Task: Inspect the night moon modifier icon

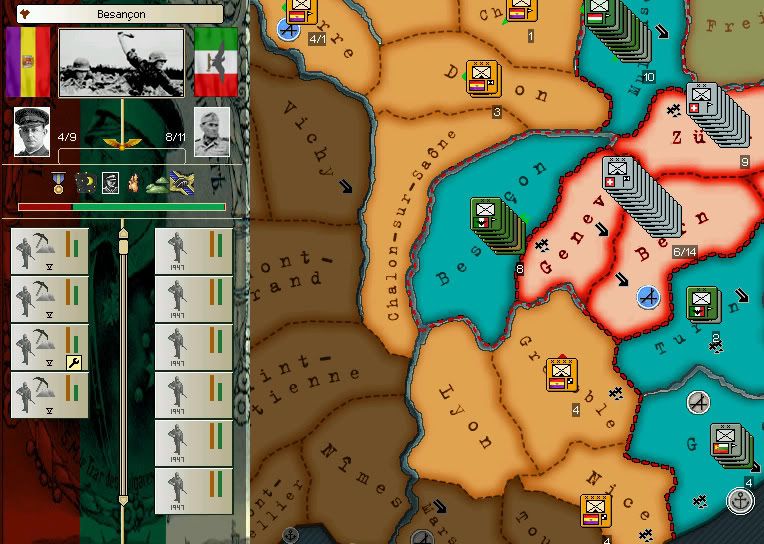Action: click(x=84, y=184)
